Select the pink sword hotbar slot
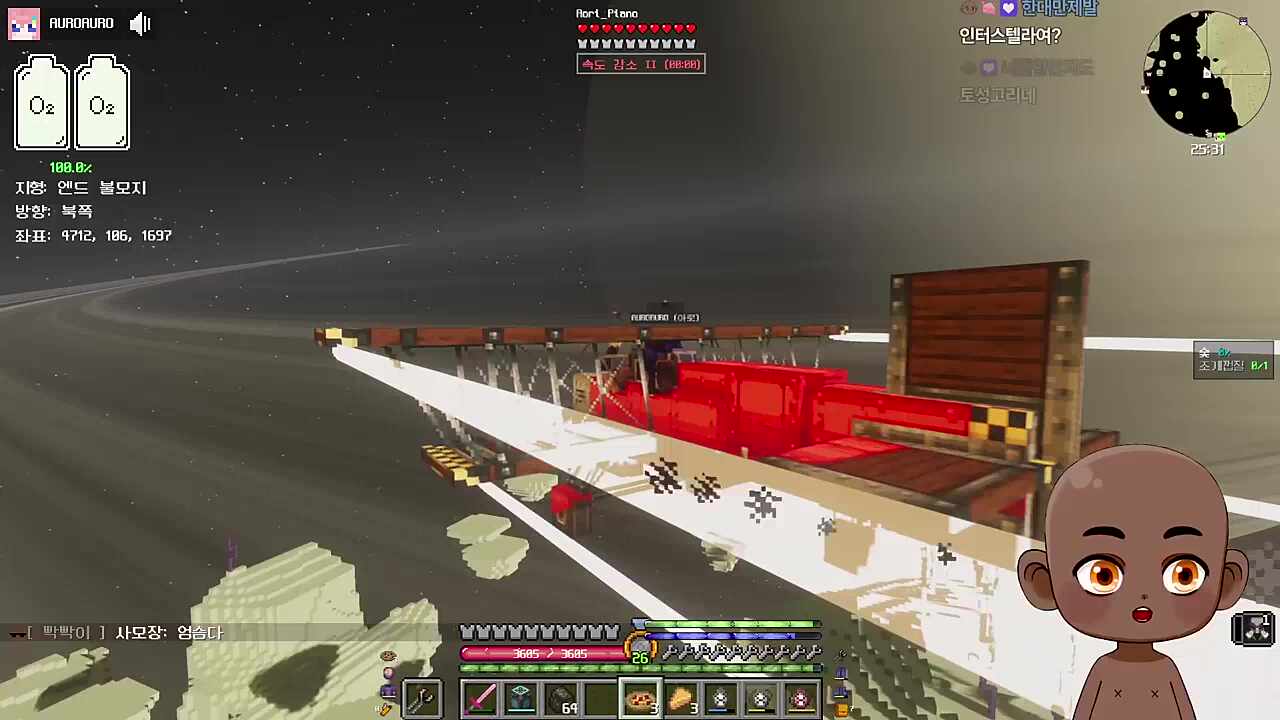1280x720 pixels. 481,698
